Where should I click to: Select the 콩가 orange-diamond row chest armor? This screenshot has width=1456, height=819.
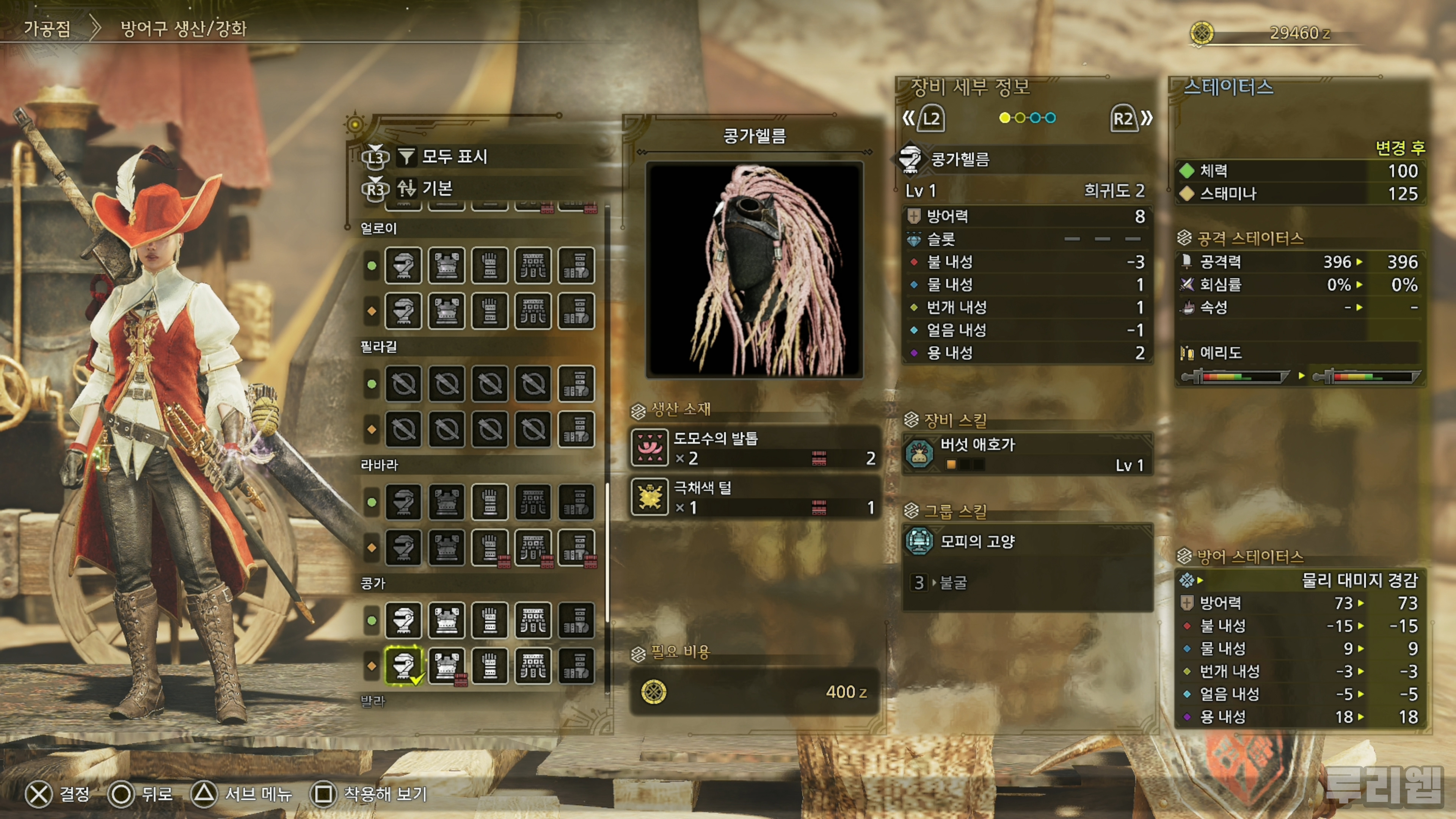(447, 665)
